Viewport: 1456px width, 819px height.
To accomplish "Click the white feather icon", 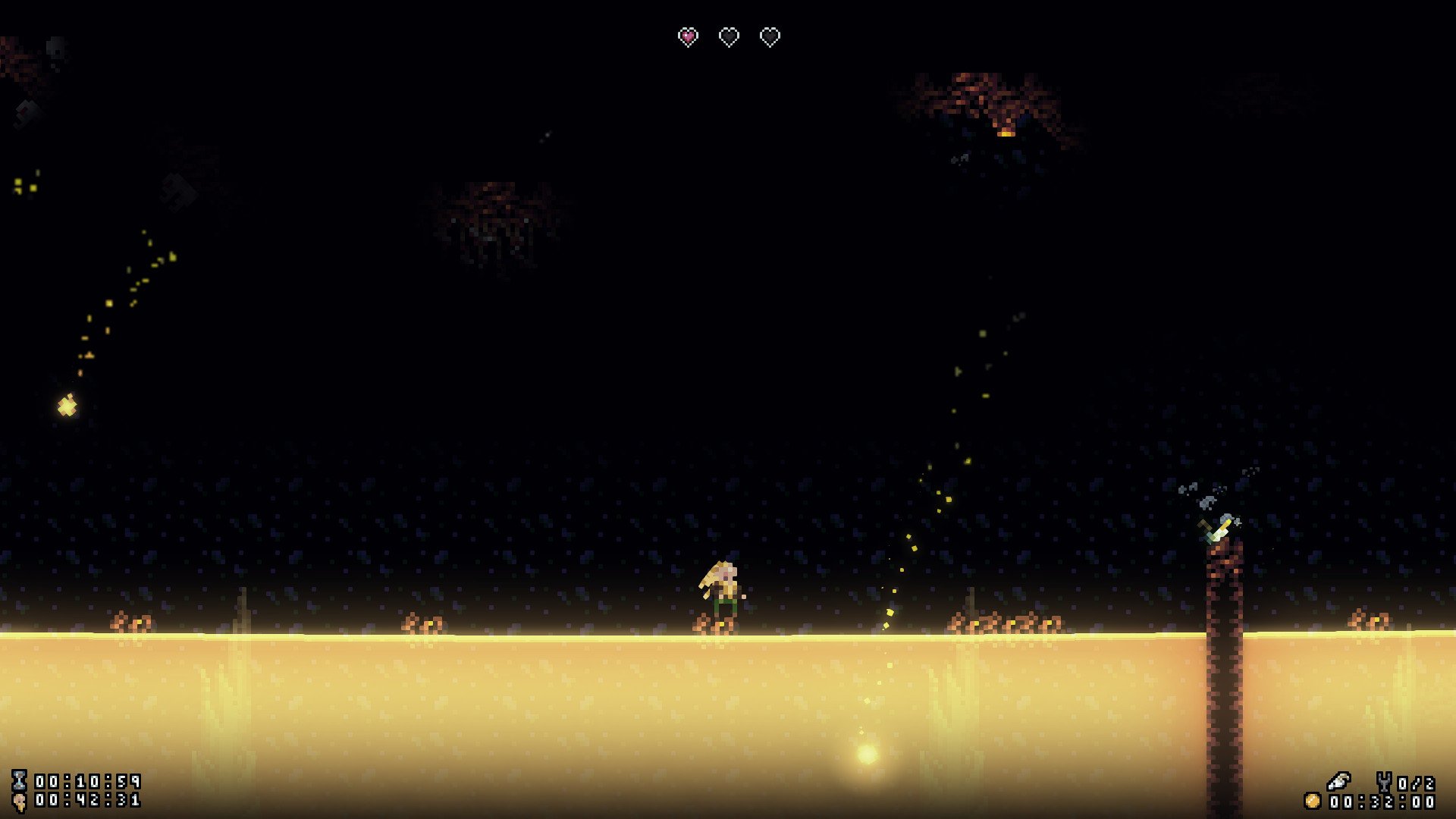I will point(1338,780).
